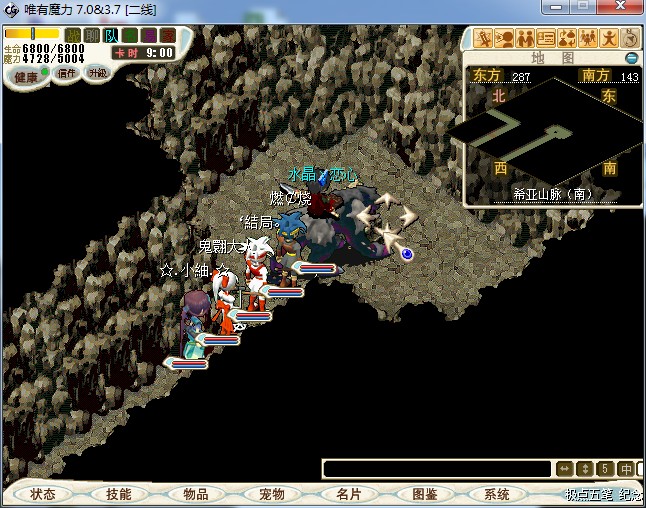Image resolution: width=646 pixels, height=508 pixels.
Task: Click the 健康 health button
Action: (26, 77)
